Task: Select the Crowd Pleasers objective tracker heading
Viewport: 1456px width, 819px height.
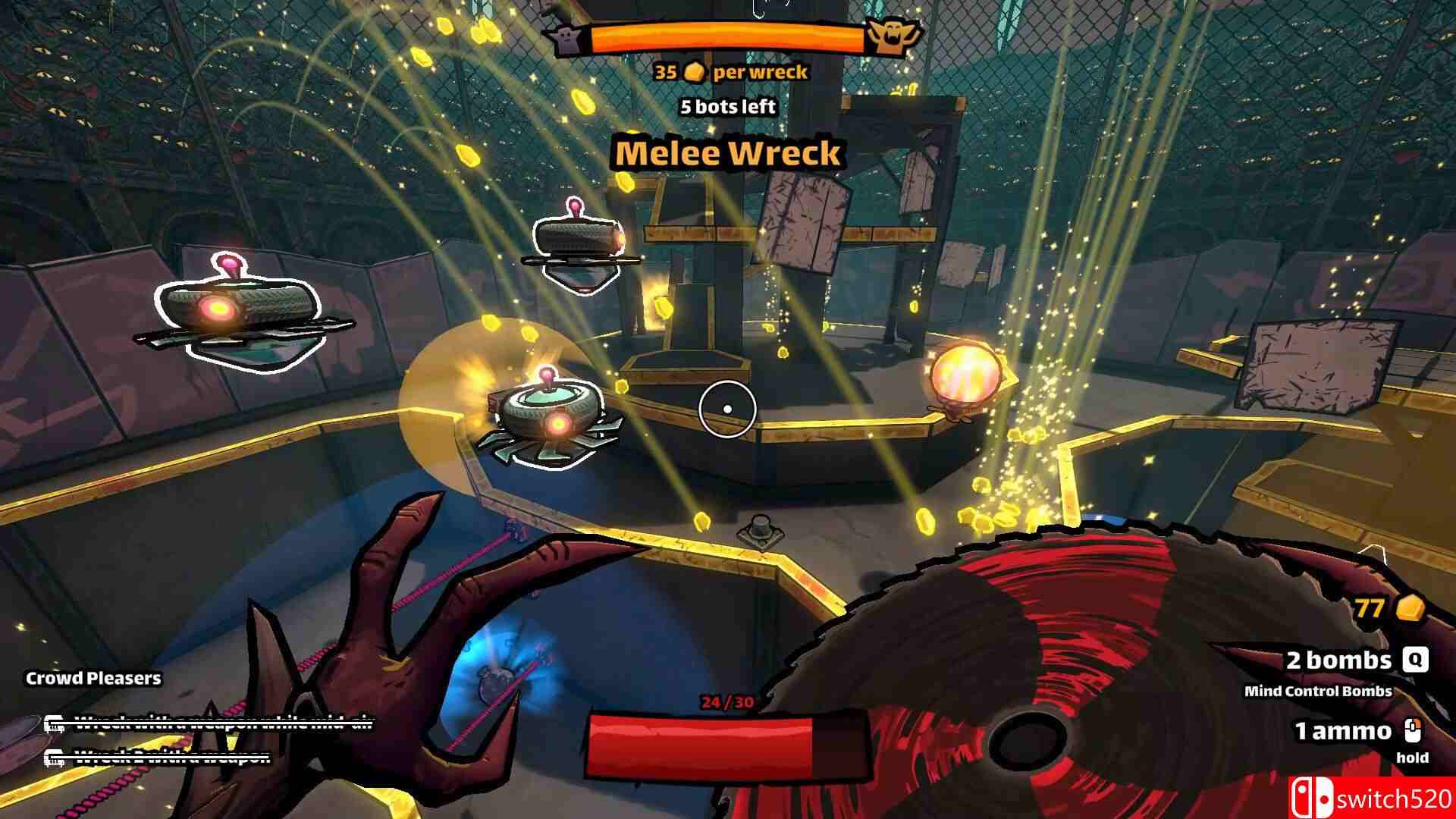Action: point(93,678)
